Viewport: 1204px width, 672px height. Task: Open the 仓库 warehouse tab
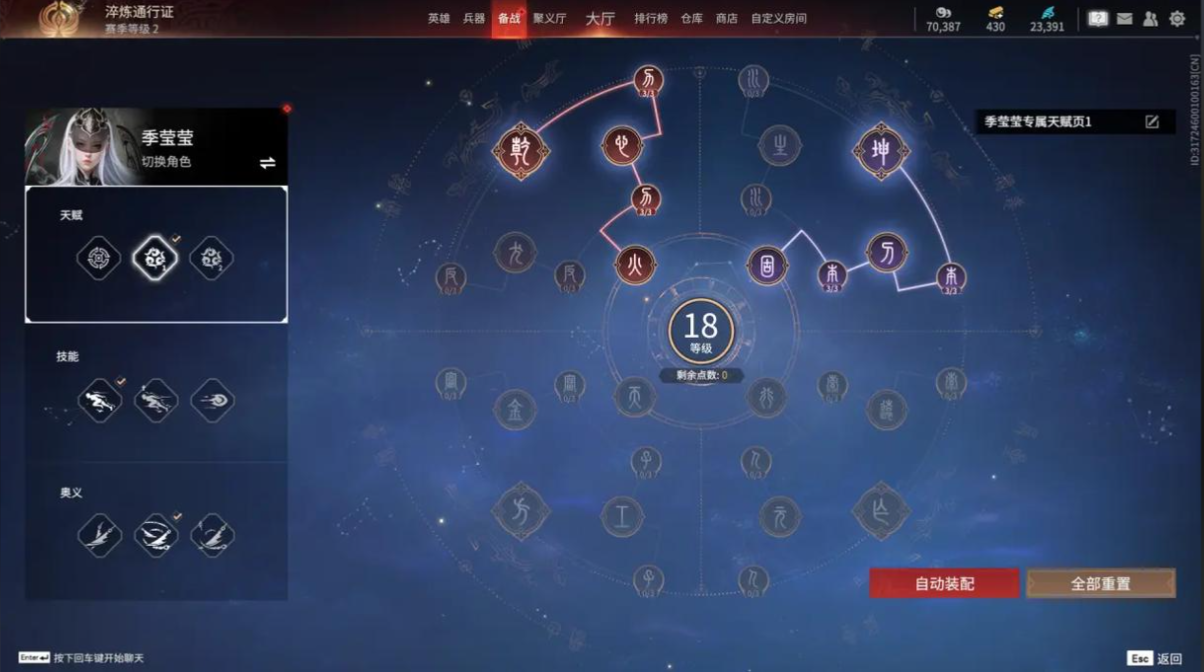coord(692,18)
